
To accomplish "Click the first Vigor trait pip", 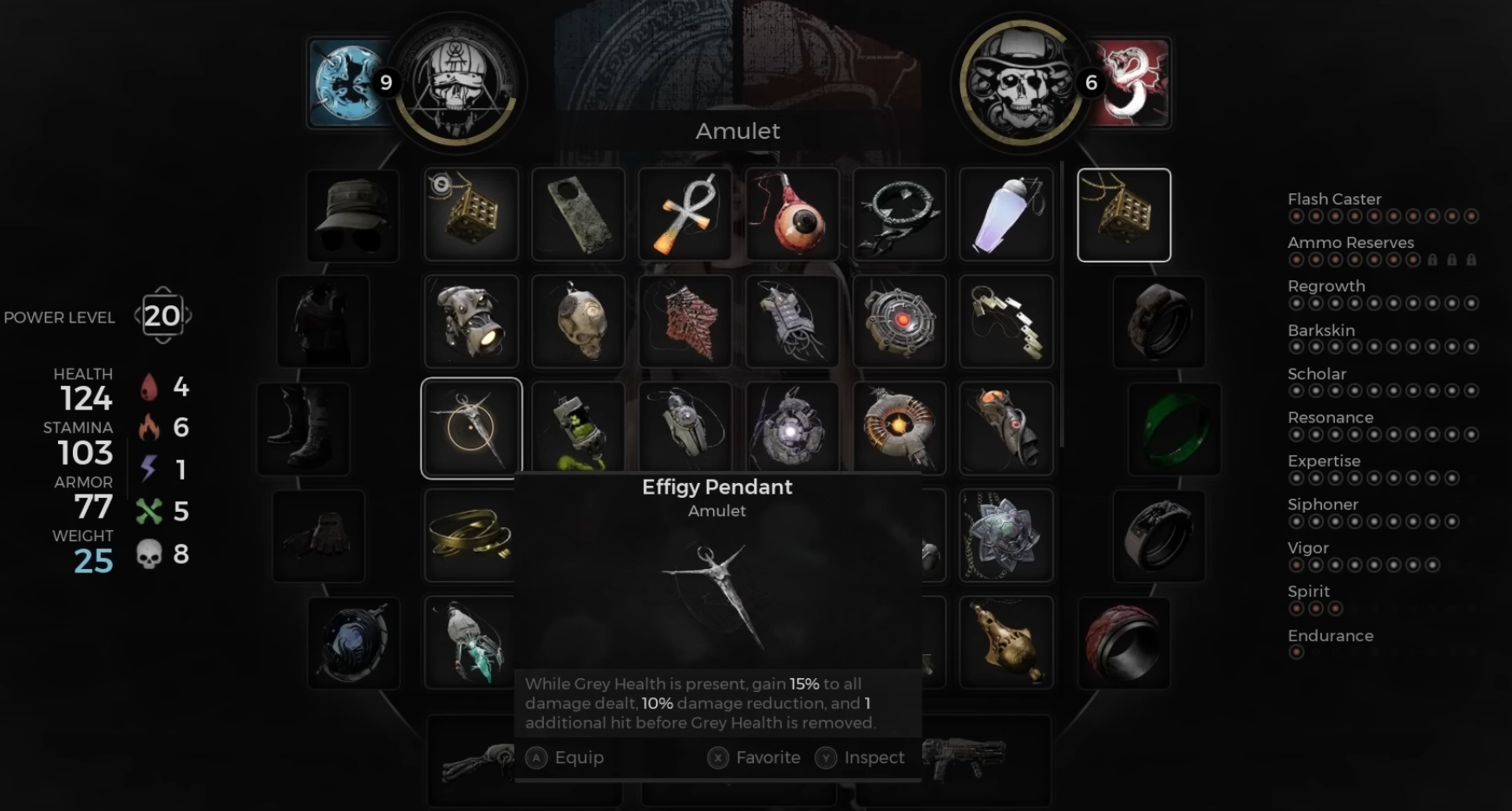I will 1297,564.
